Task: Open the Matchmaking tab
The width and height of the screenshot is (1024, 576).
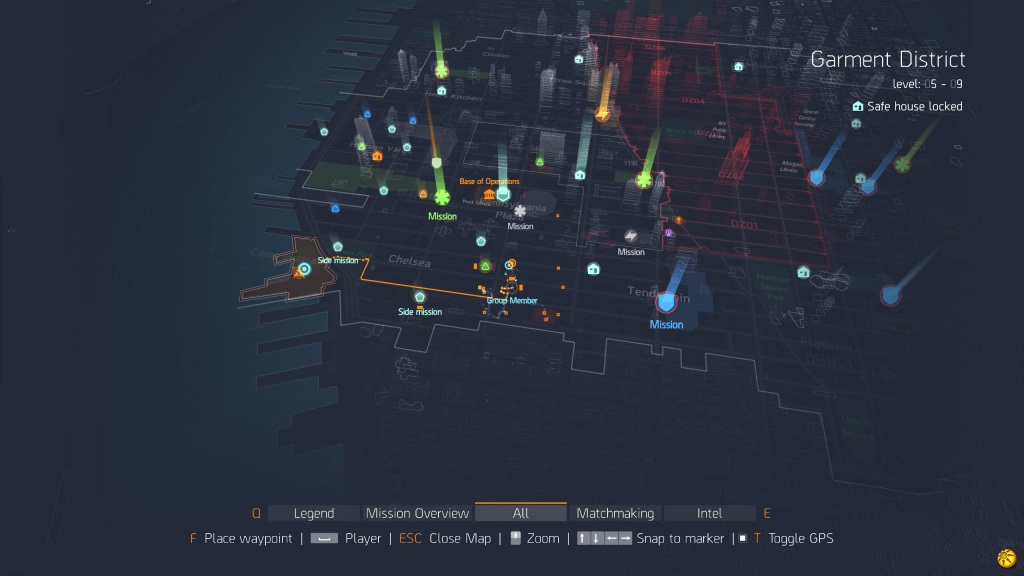Action: (615, 513)
